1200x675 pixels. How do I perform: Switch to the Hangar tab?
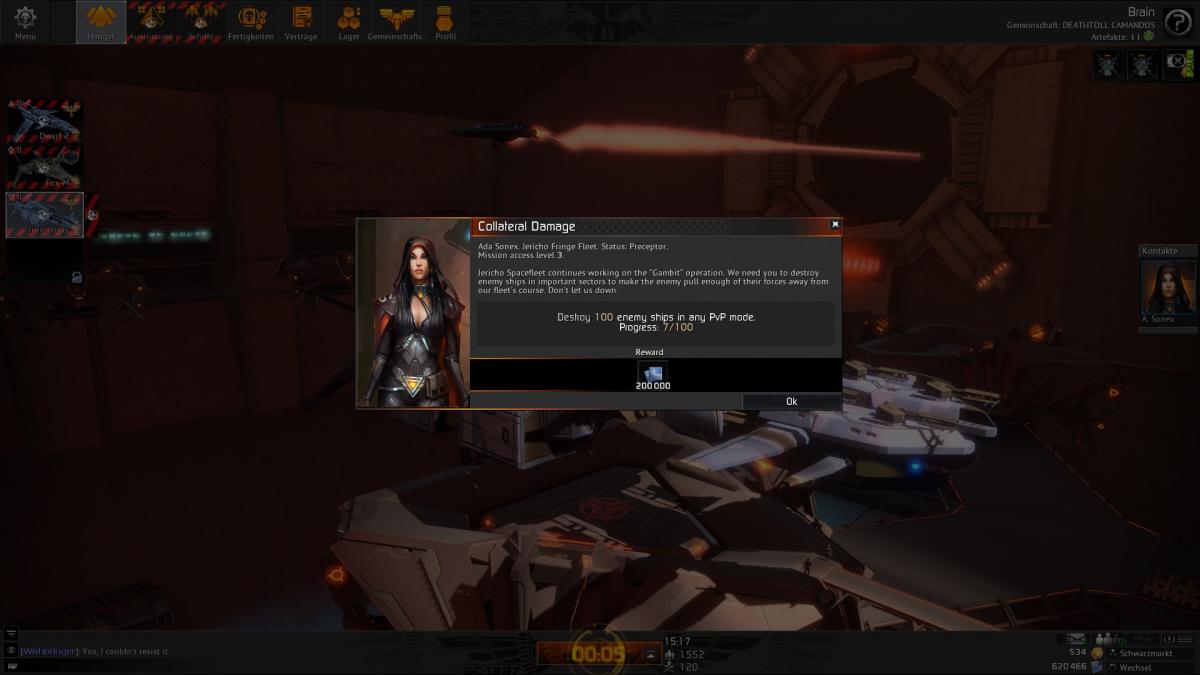coord(101,22)
